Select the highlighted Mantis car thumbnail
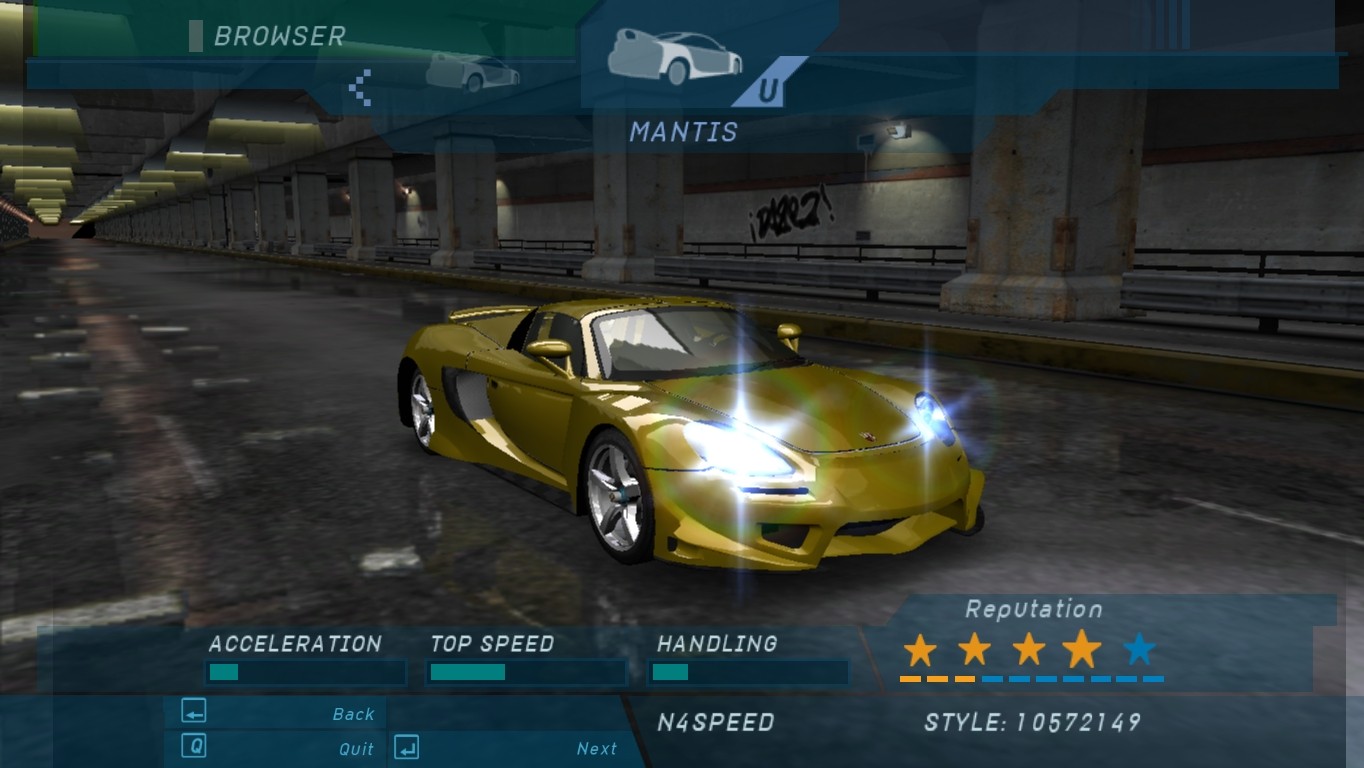 675,55
